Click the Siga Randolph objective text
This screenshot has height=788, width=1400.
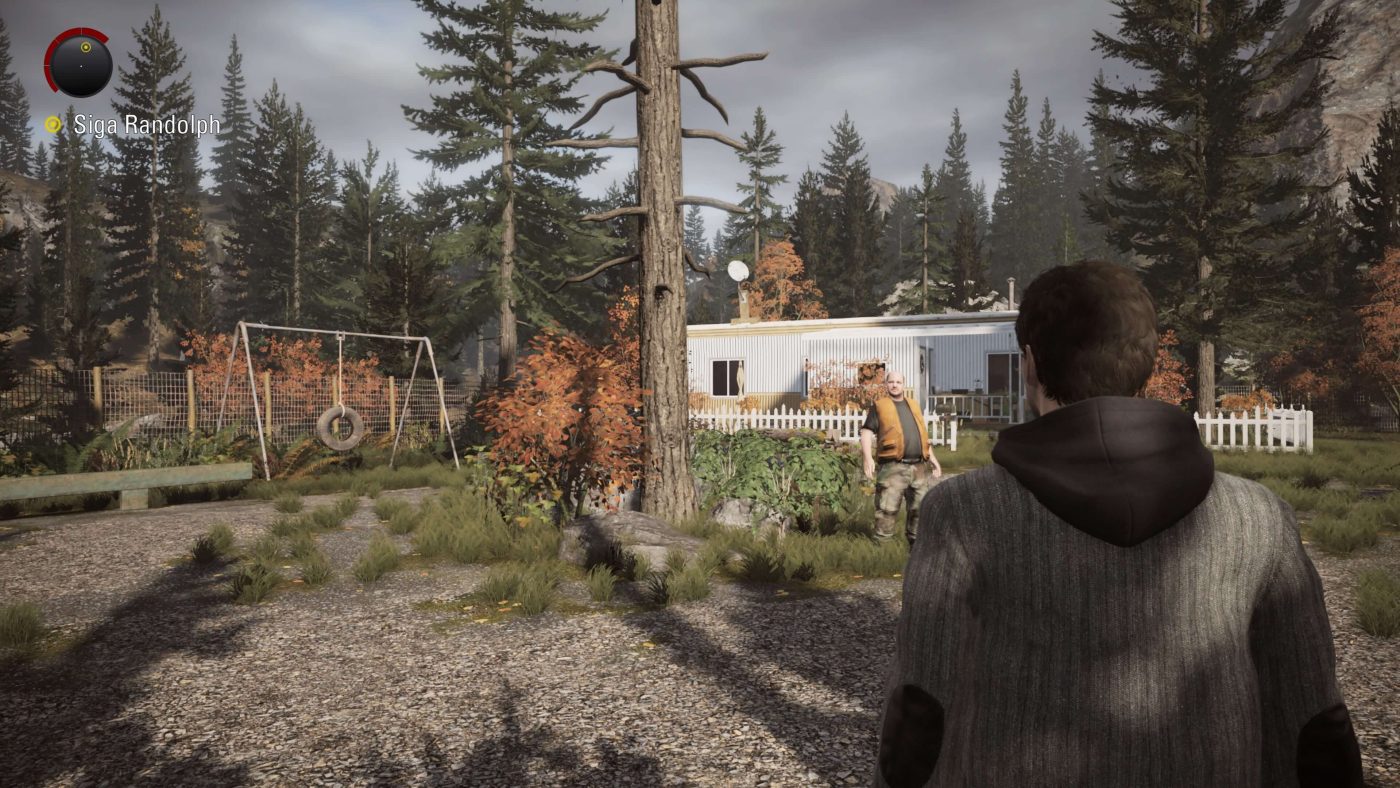tap(146, 126)
